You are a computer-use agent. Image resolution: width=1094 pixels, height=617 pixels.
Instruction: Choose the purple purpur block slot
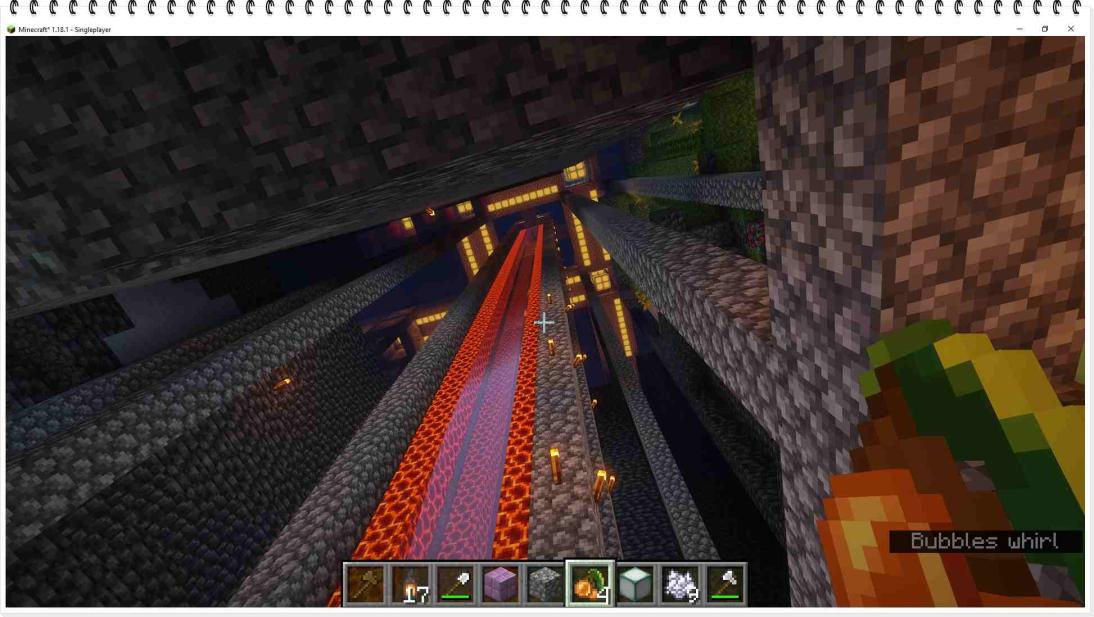[x=500, y=584]
